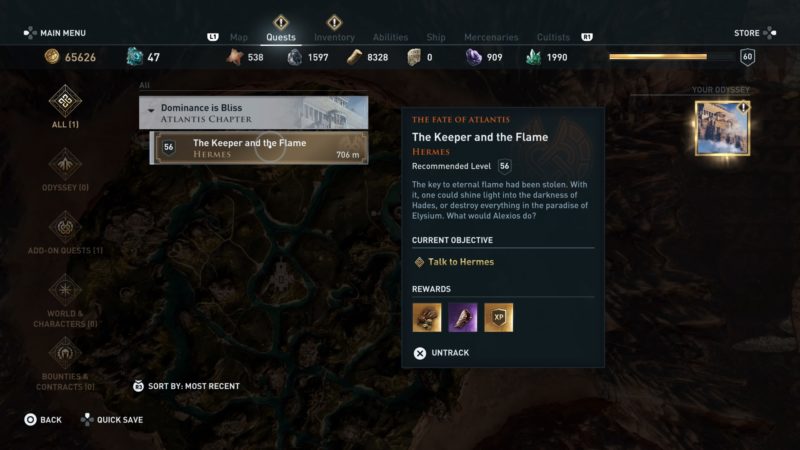Go to the Mercenaries tab

[x=491, y=38]
